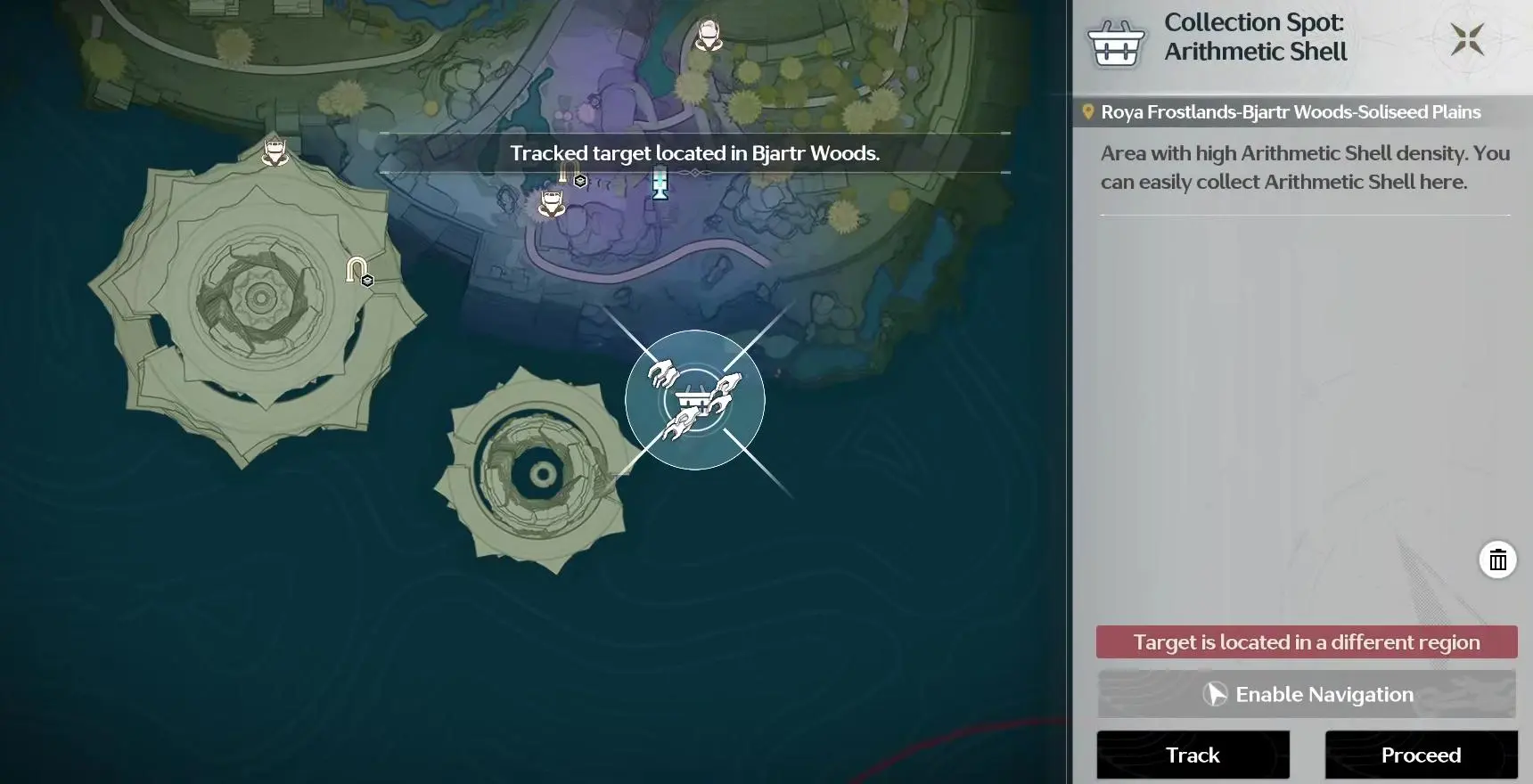Select the Arithmetic Shell collection spot marker

click(694, 400)
